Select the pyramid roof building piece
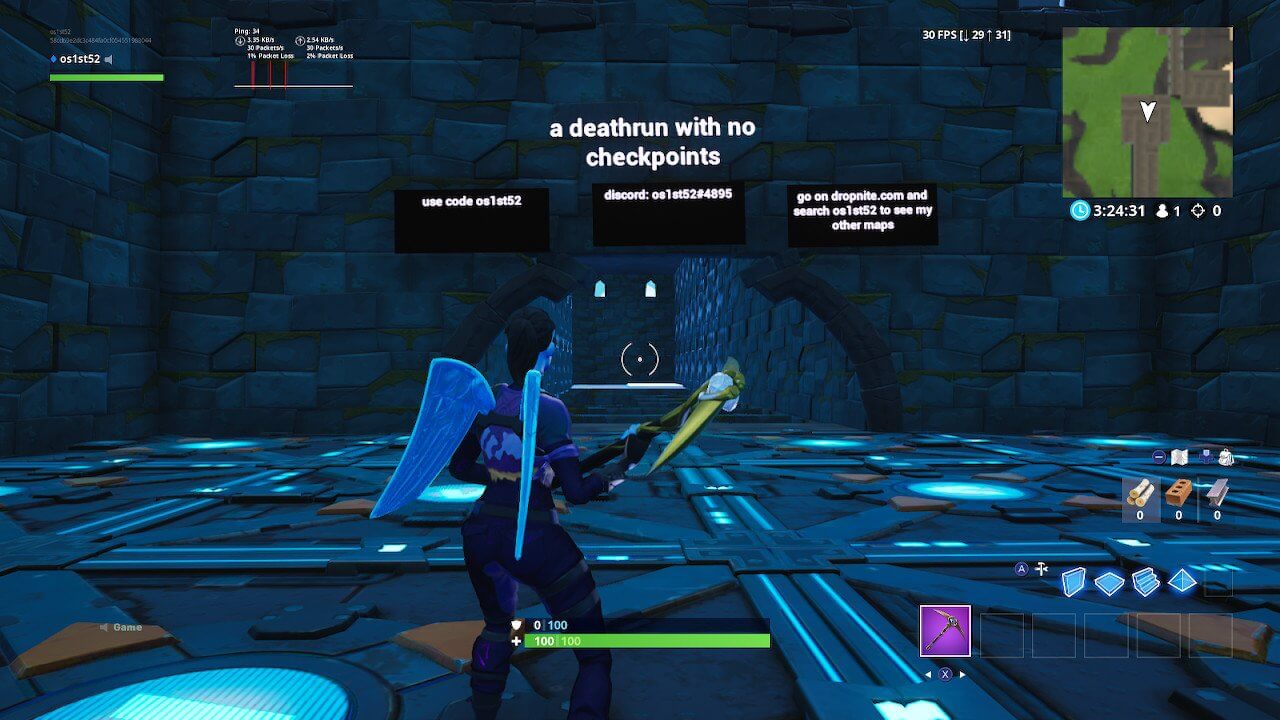 pyautogui.click(x=1180, y=580)
